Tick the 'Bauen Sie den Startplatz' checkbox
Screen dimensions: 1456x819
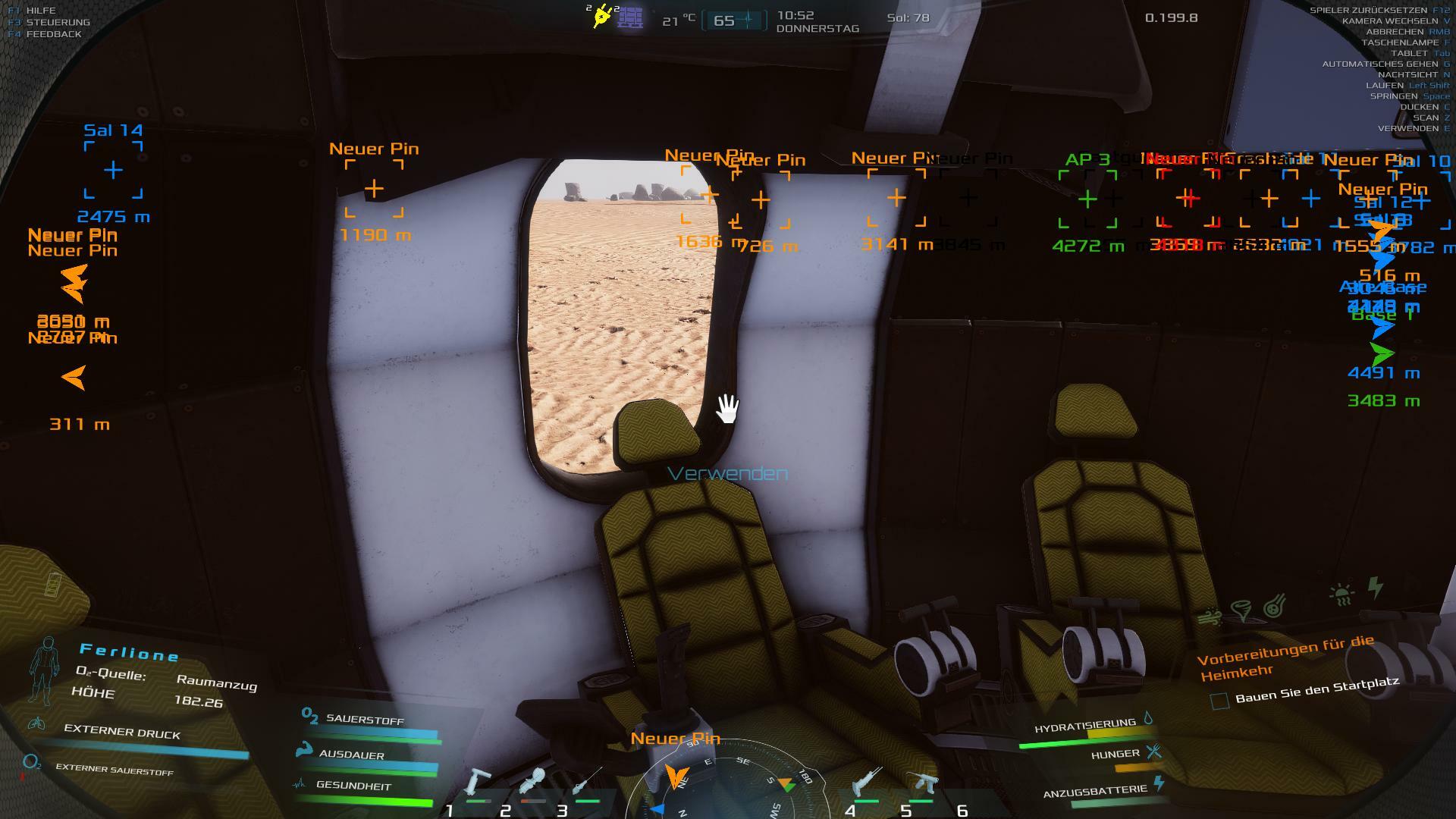(x=1219, y=701)
